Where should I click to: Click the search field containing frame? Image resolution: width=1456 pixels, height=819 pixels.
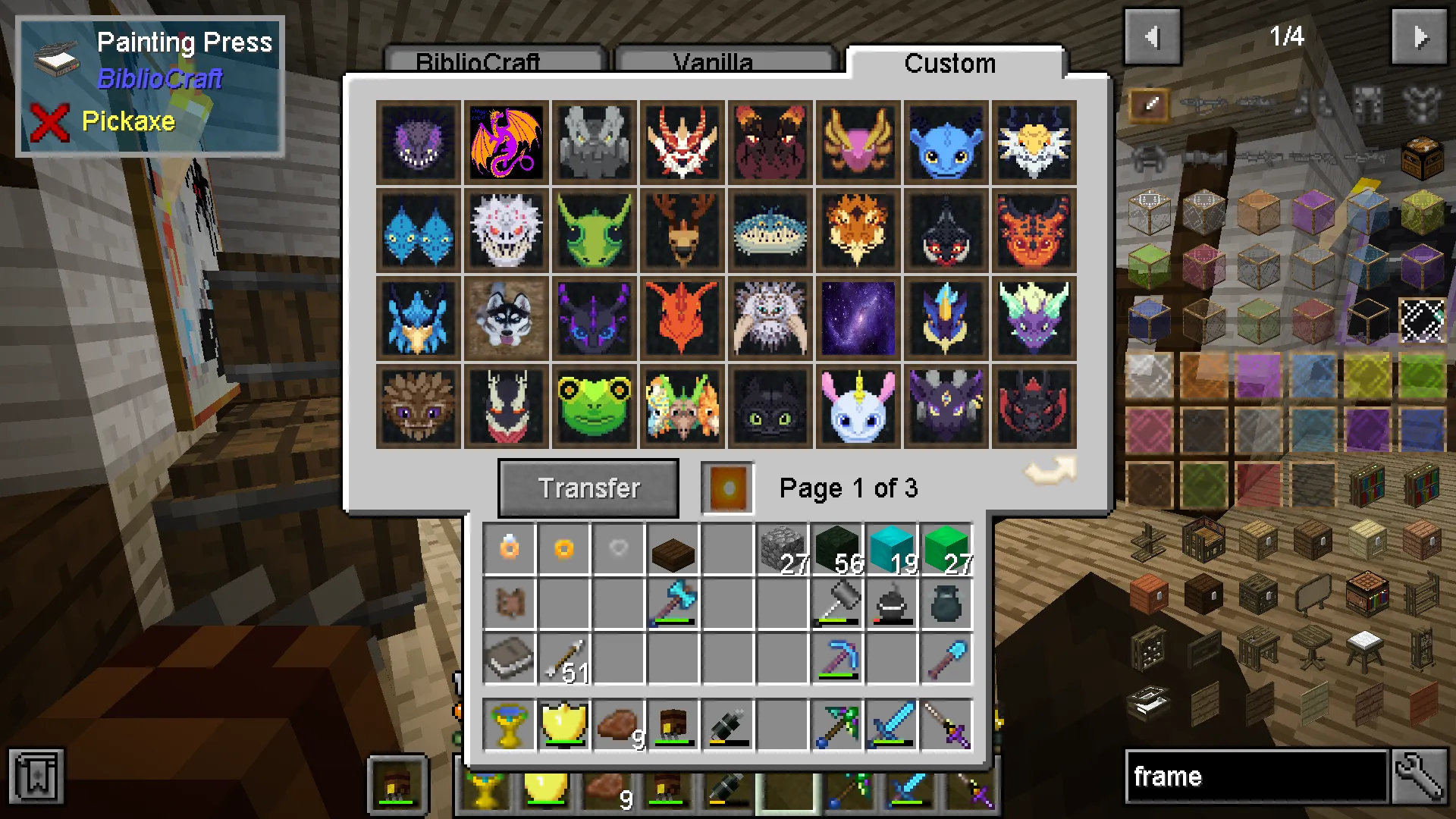[x=1244, y=776]
